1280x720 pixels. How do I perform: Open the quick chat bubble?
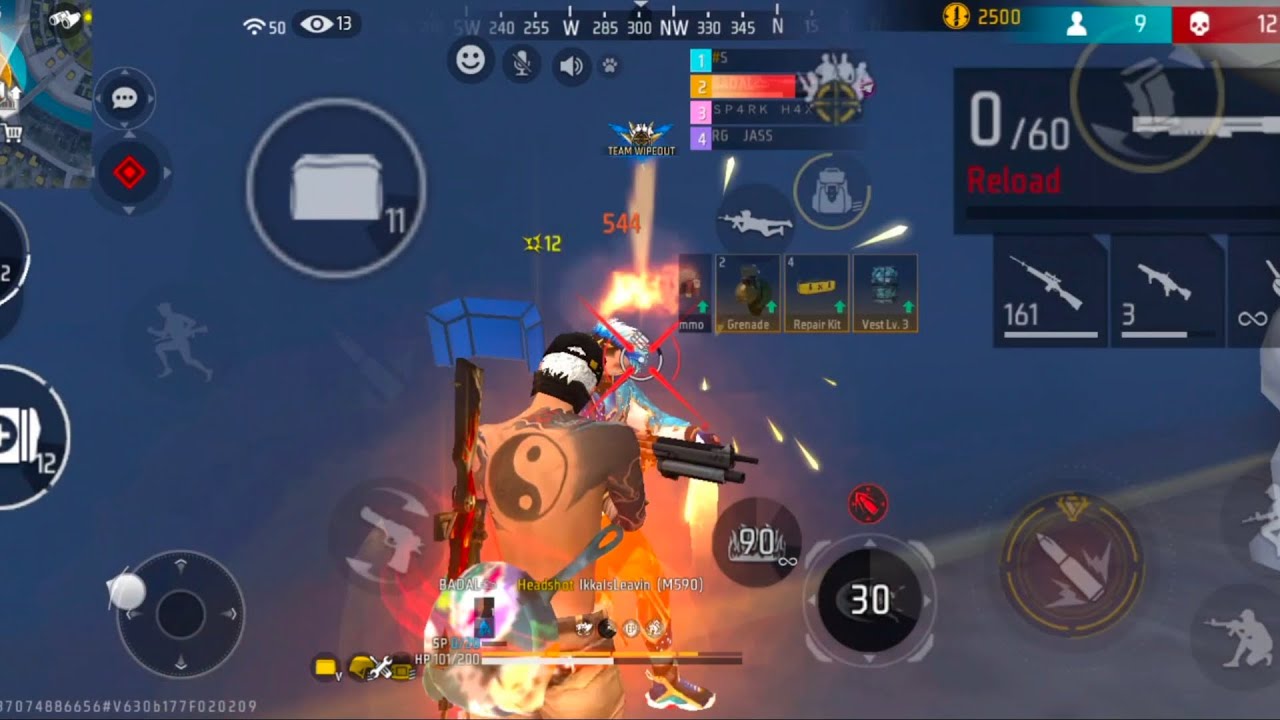(x=125, y=99)
